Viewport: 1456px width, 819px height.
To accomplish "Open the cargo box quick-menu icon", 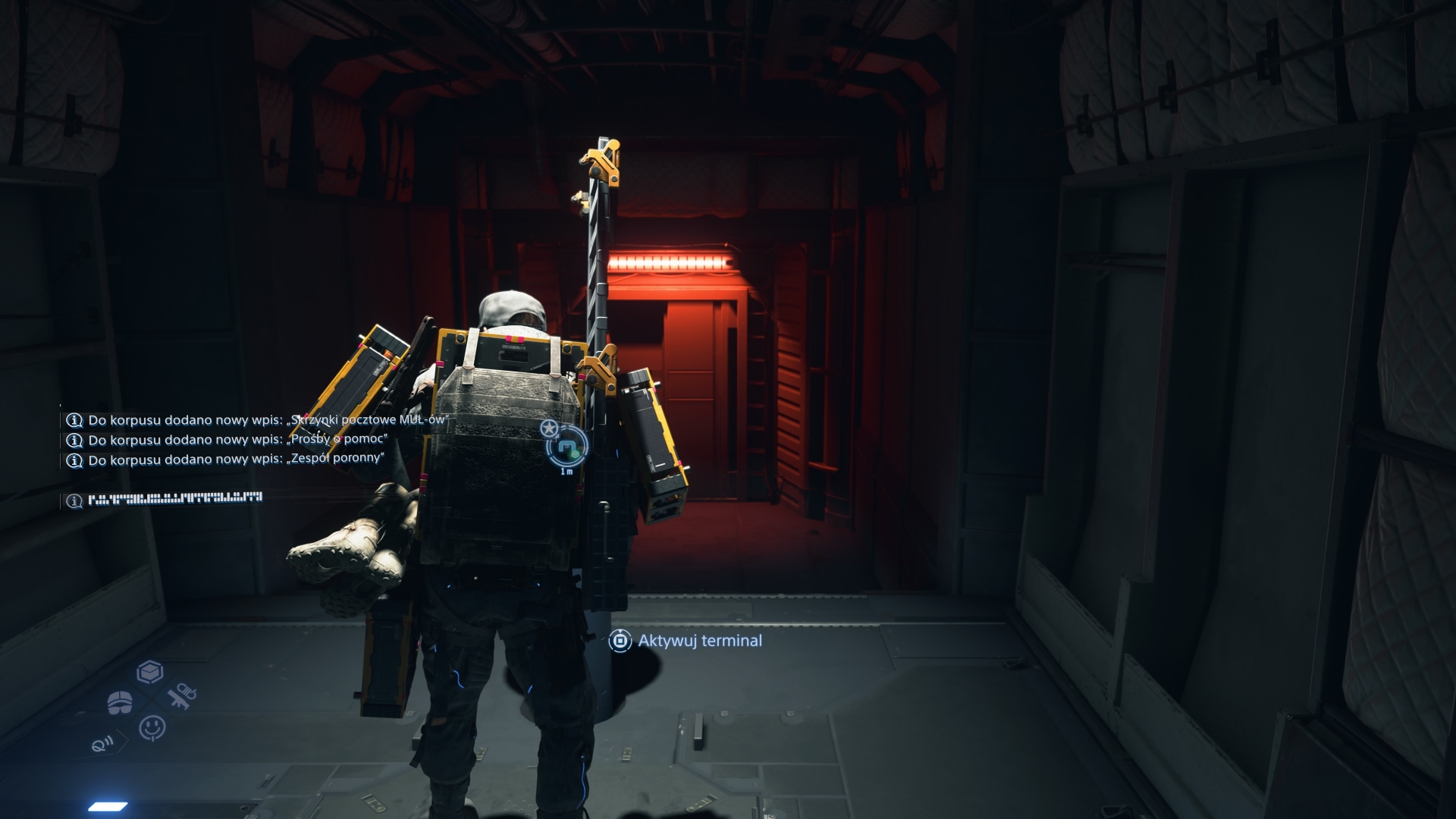I will (x=150, y=672).
